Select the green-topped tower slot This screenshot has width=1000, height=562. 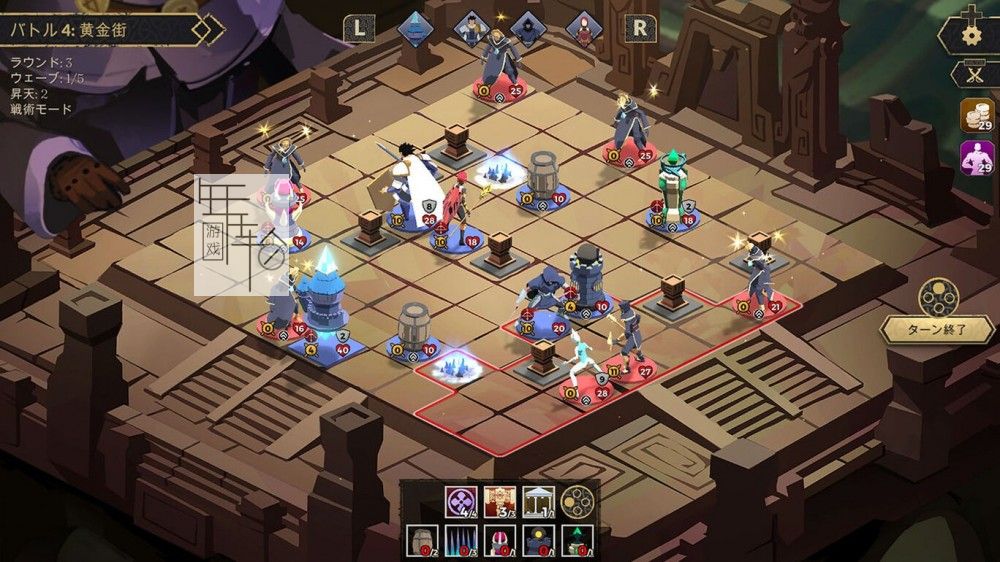[576, 541]
